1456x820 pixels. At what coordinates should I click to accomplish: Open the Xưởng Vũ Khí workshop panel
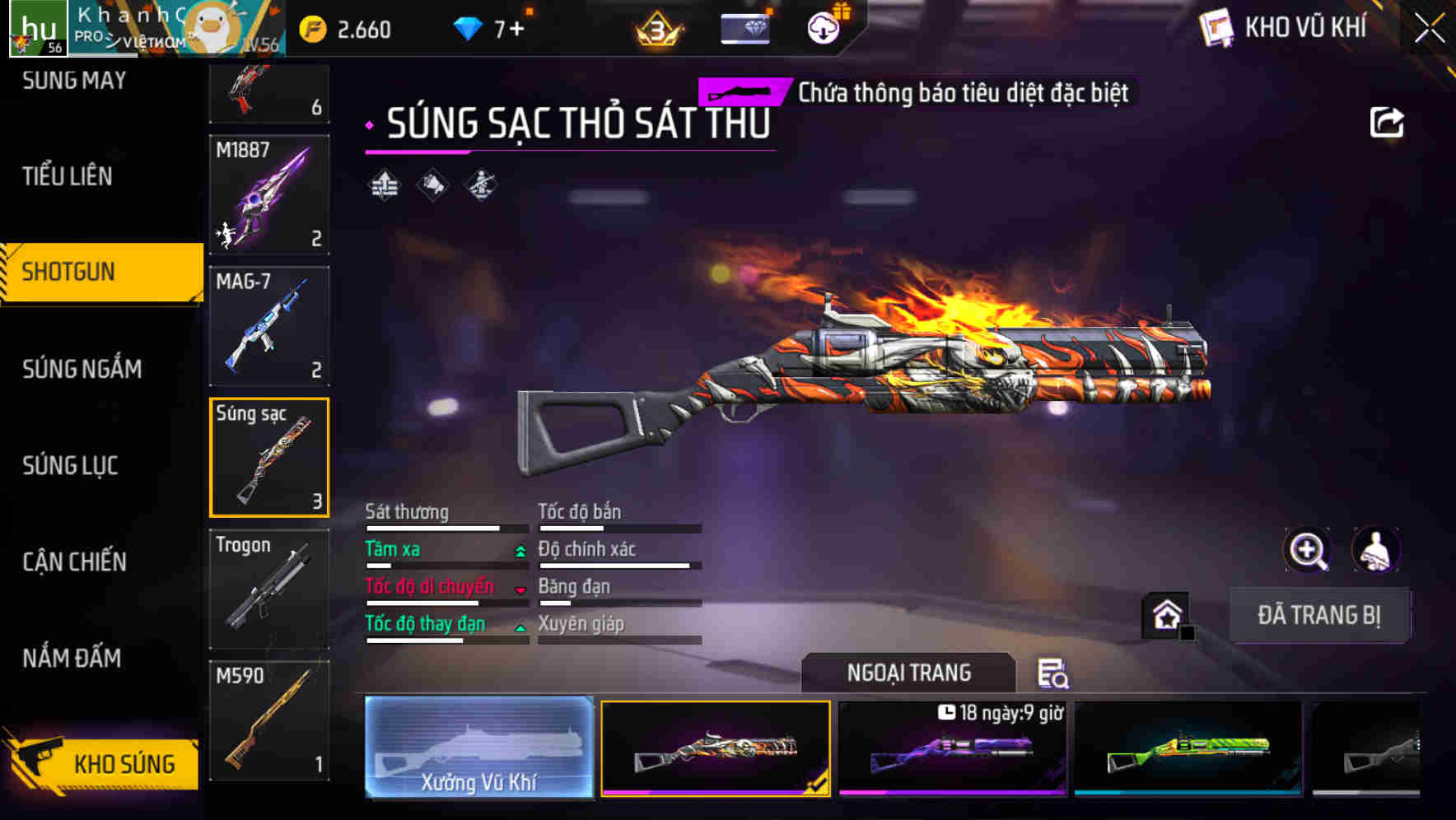pos(478,748)
